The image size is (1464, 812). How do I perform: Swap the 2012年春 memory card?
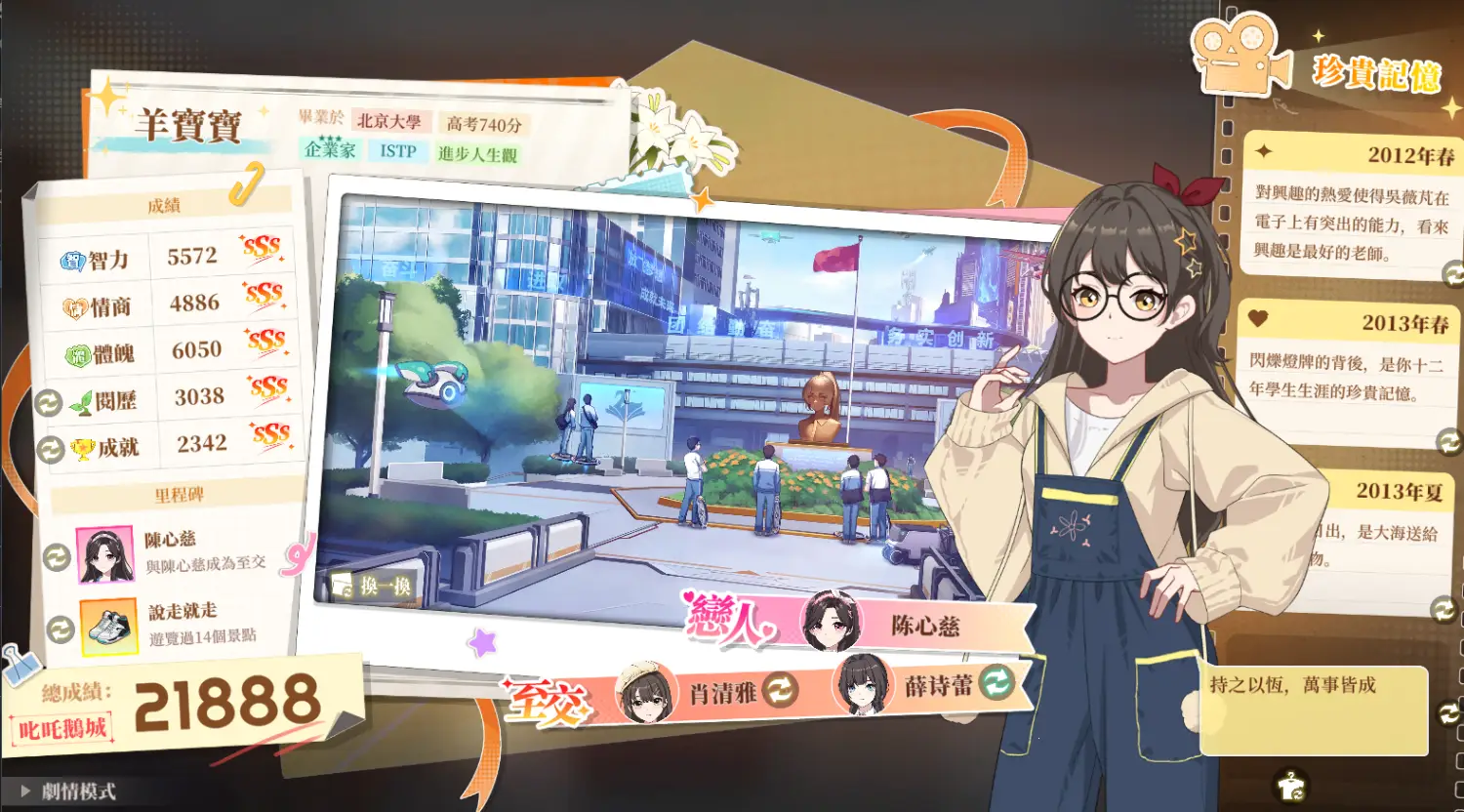point(1453,273)
